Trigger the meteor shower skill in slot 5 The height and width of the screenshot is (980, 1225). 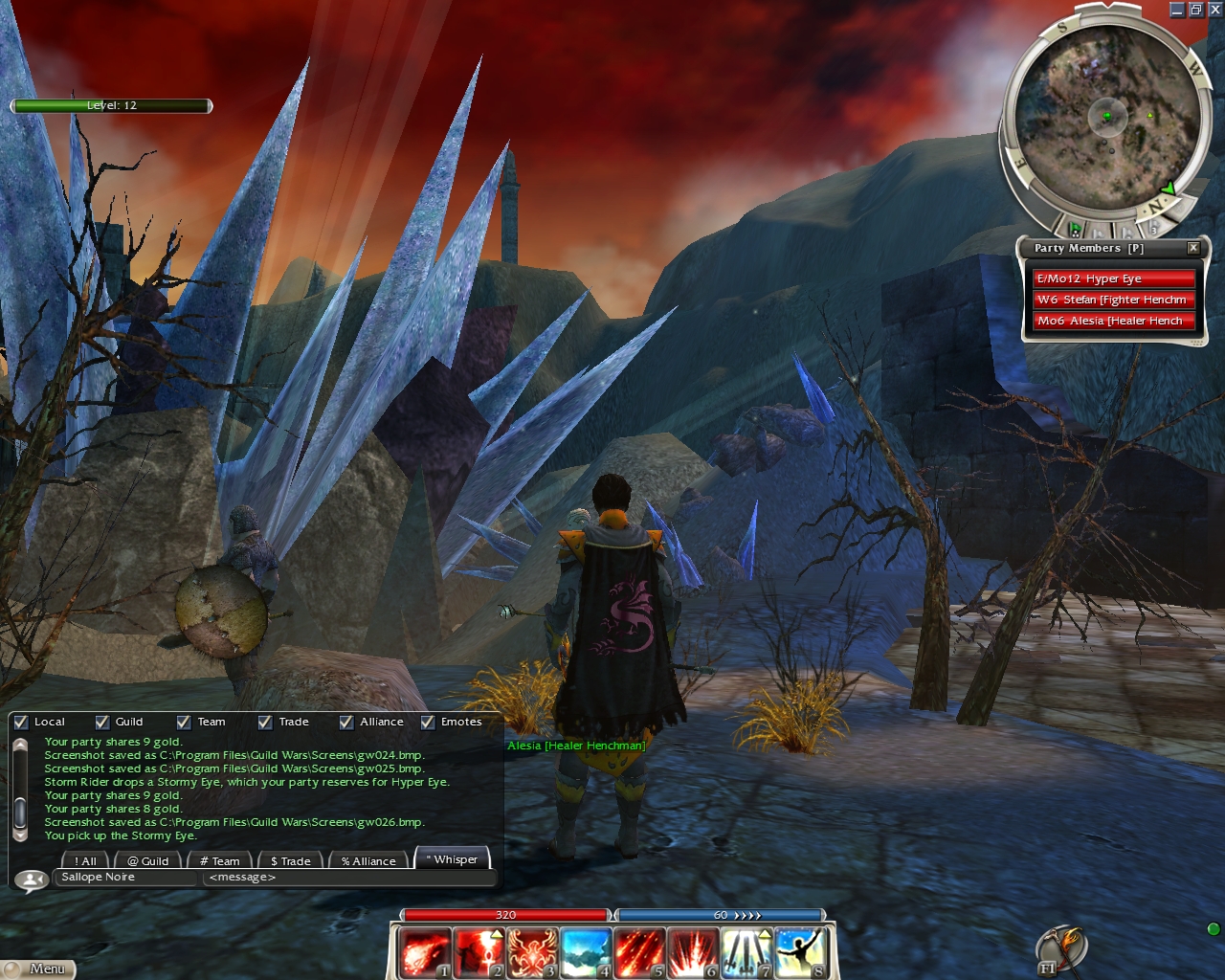pyautogui.click(x=639, y=951)
